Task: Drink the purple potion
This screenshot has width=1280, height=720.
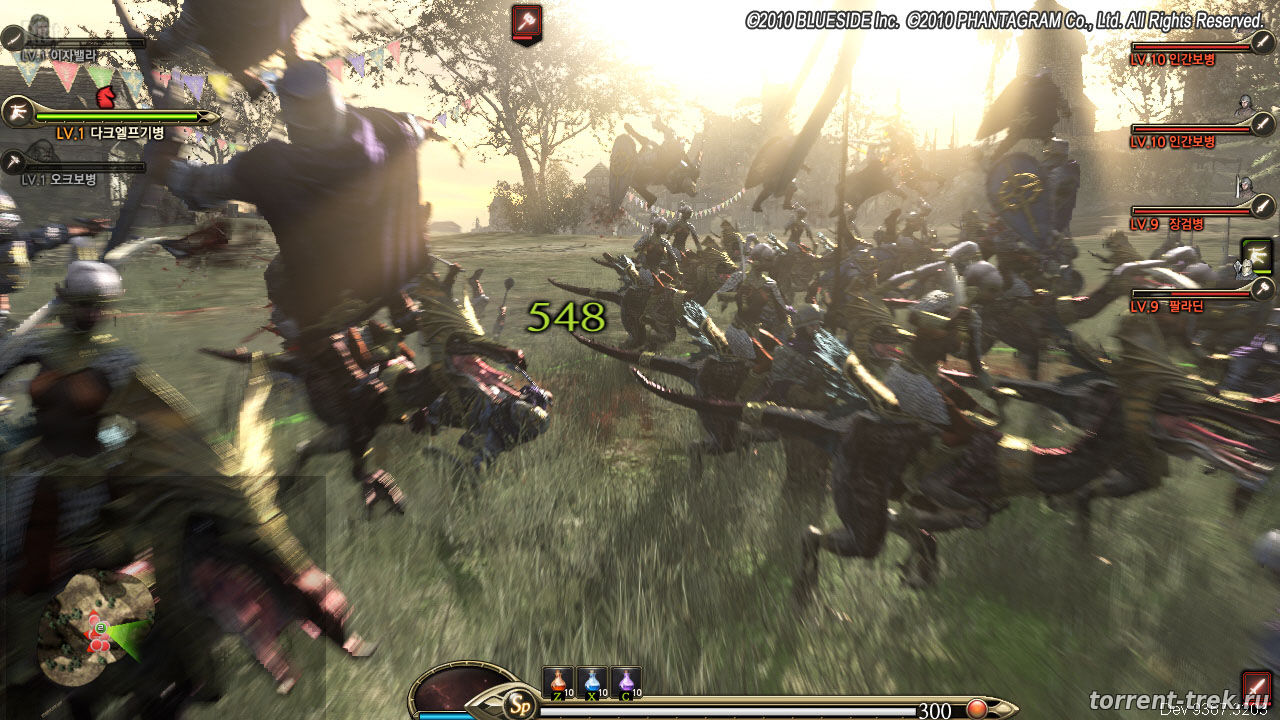Action: 626,682
